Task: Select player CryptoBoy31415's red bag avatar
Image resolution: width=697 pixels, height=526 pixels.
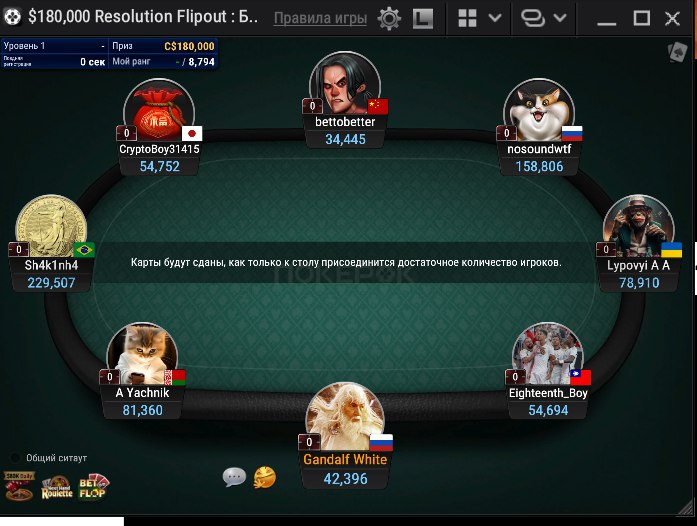Action: 158,110
